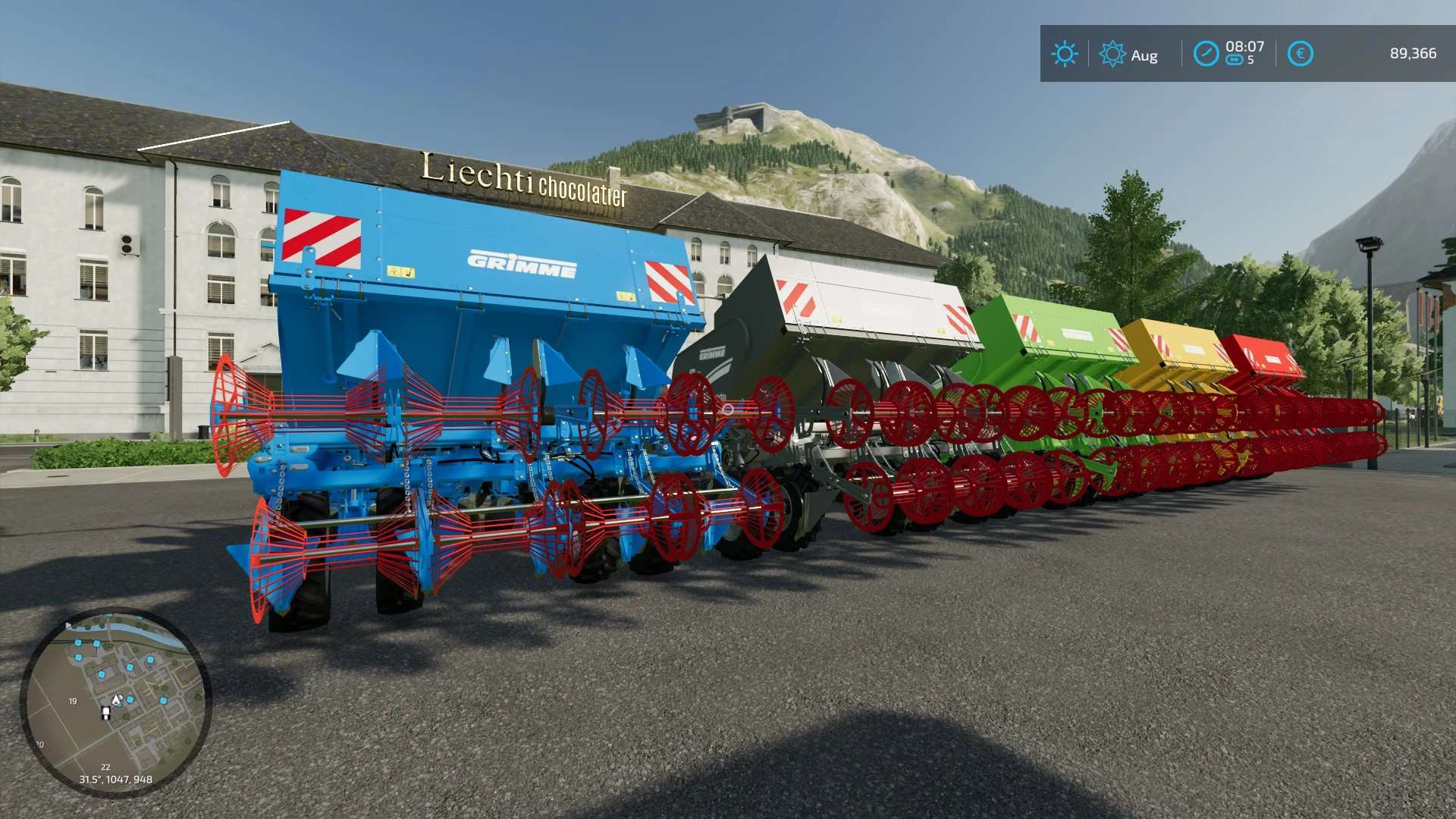Click the euro money icon
1456x819 pixels.
[x=1300, y=54]
